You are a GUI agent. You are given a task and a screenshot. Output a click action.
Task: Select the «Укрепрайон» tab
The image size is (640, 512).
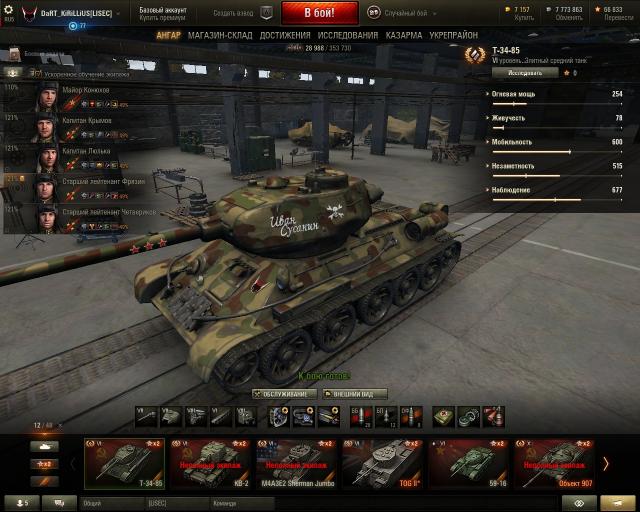click(x=452, y=35)
